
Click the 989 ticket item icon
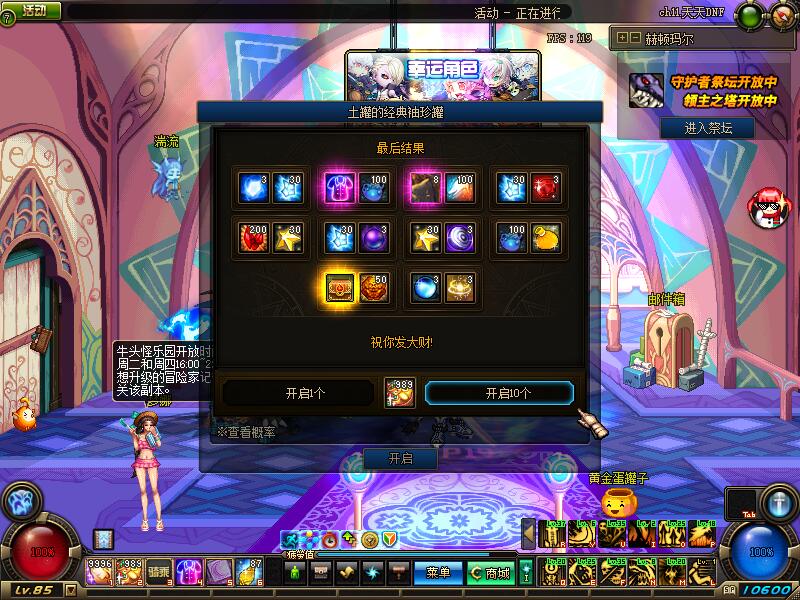(400, 393)
